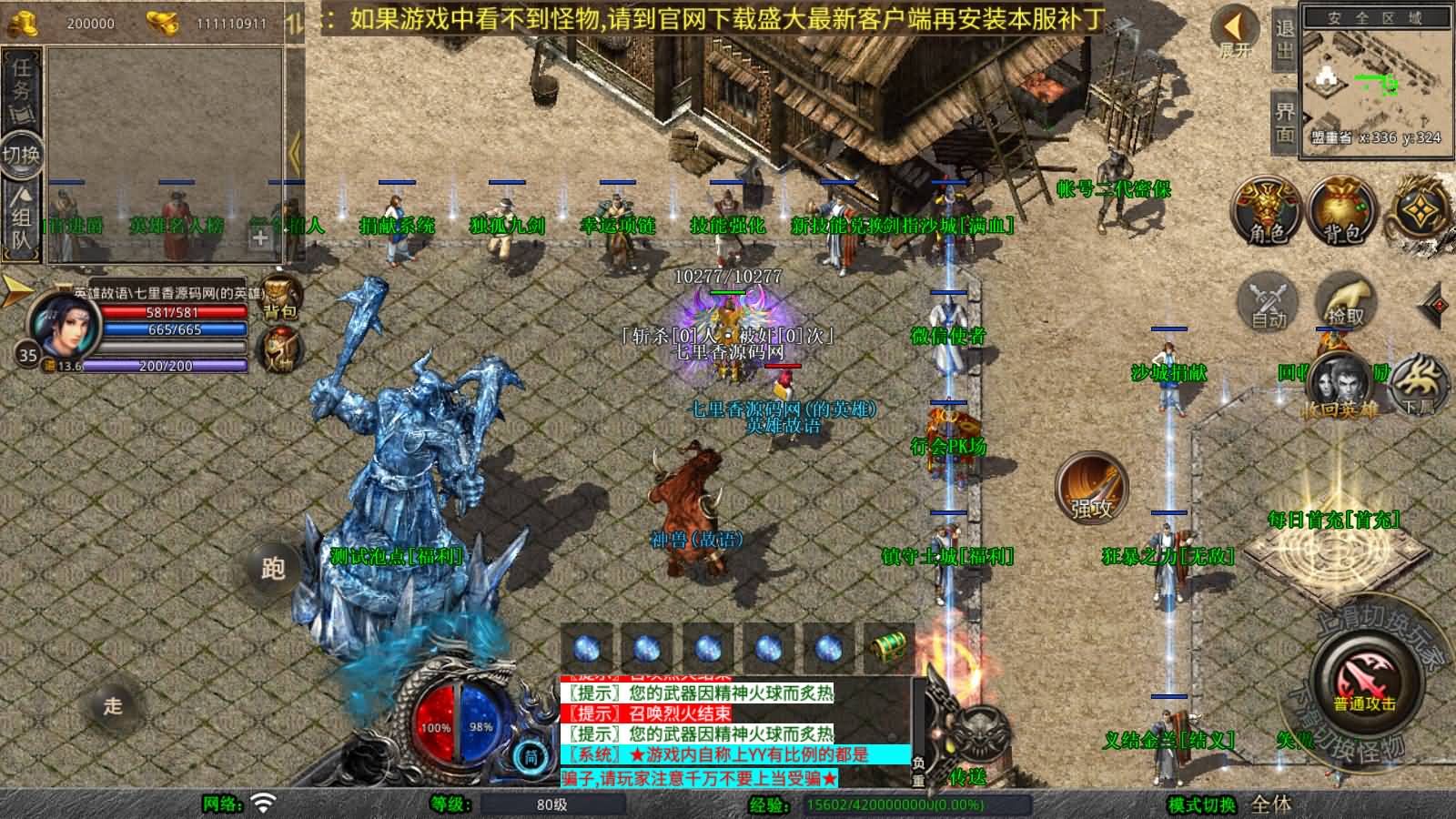
Task: Toggle 自动 auto-combat
Action: pos(1269,302)
